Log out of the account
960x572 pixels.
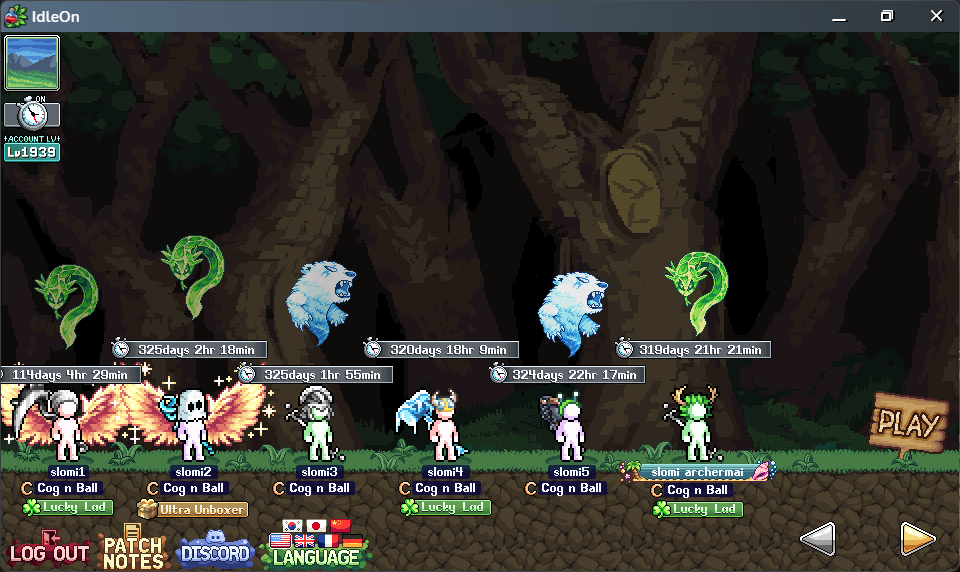point(49,551)
